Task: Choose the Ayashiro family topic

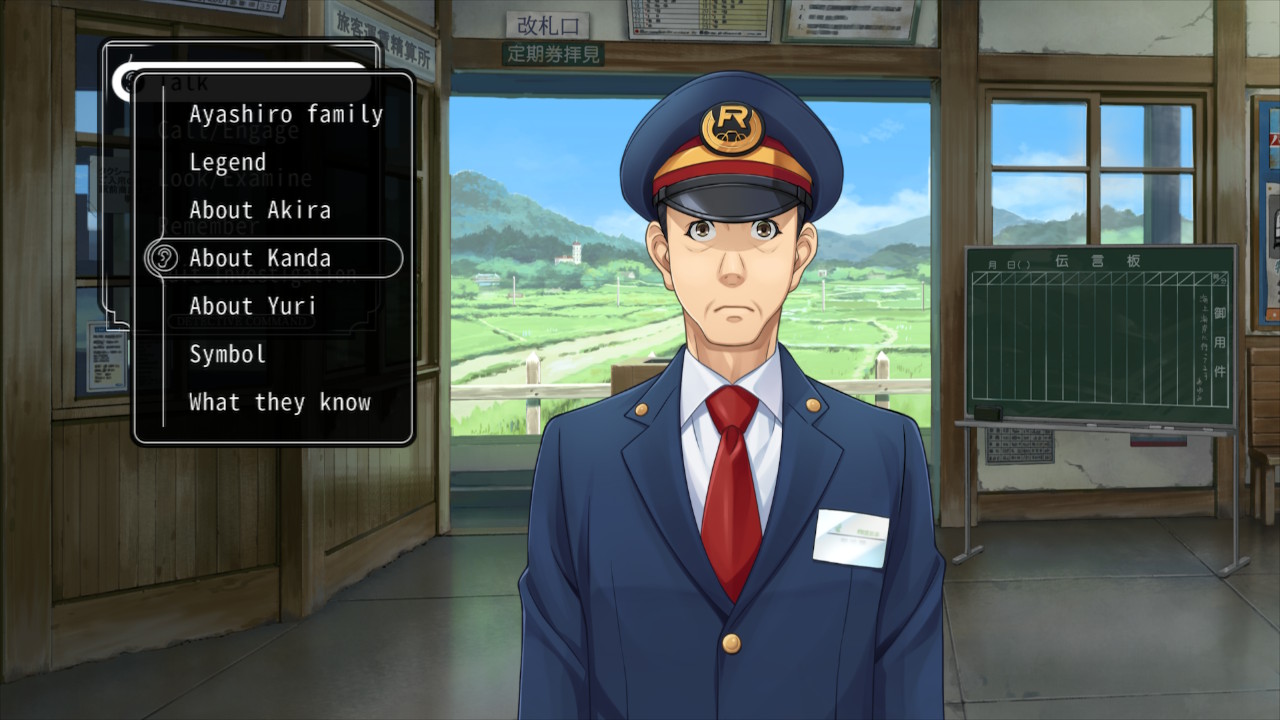Action: point(286,114)
